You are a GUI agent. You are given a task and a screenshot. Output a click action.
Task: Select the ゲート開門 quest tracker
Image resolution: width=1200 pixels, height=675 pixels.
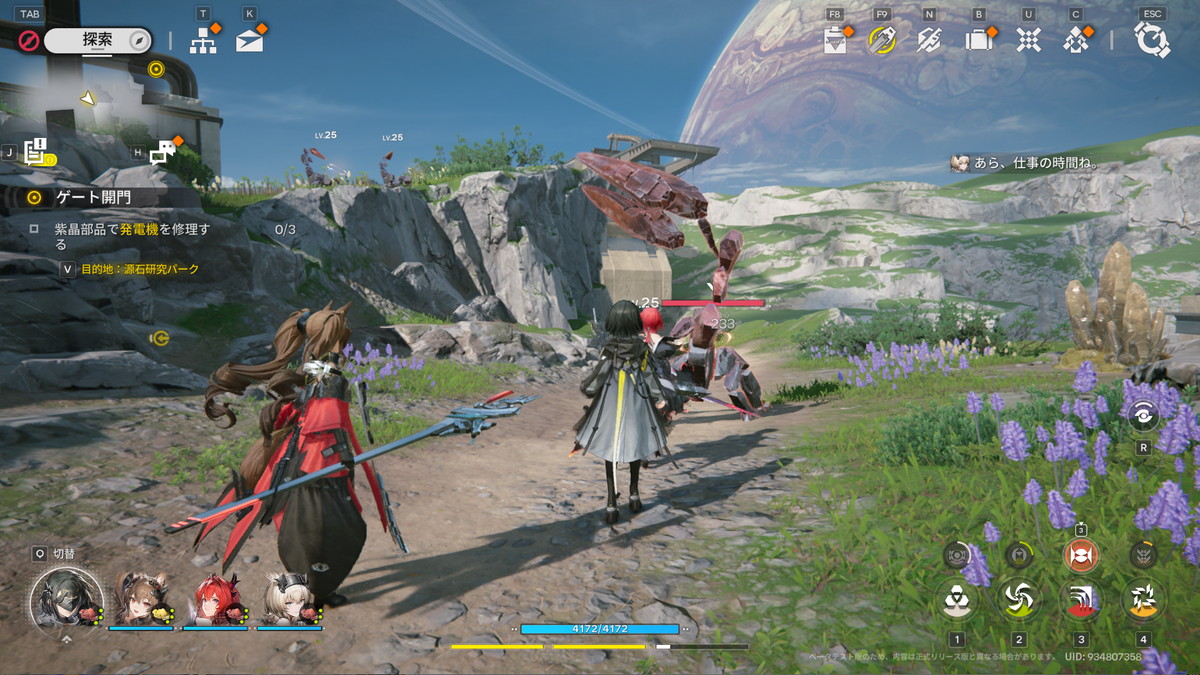(95, 197)
